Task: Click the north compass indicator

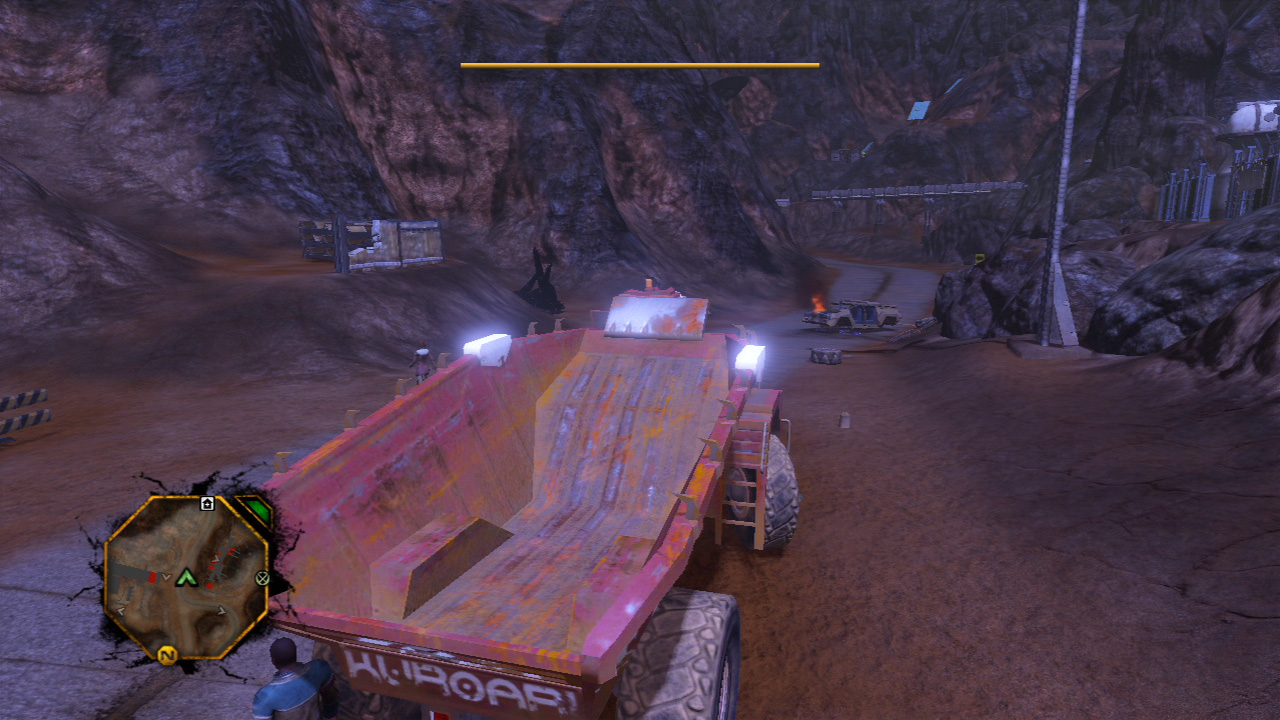Action: tap(166, 656)
